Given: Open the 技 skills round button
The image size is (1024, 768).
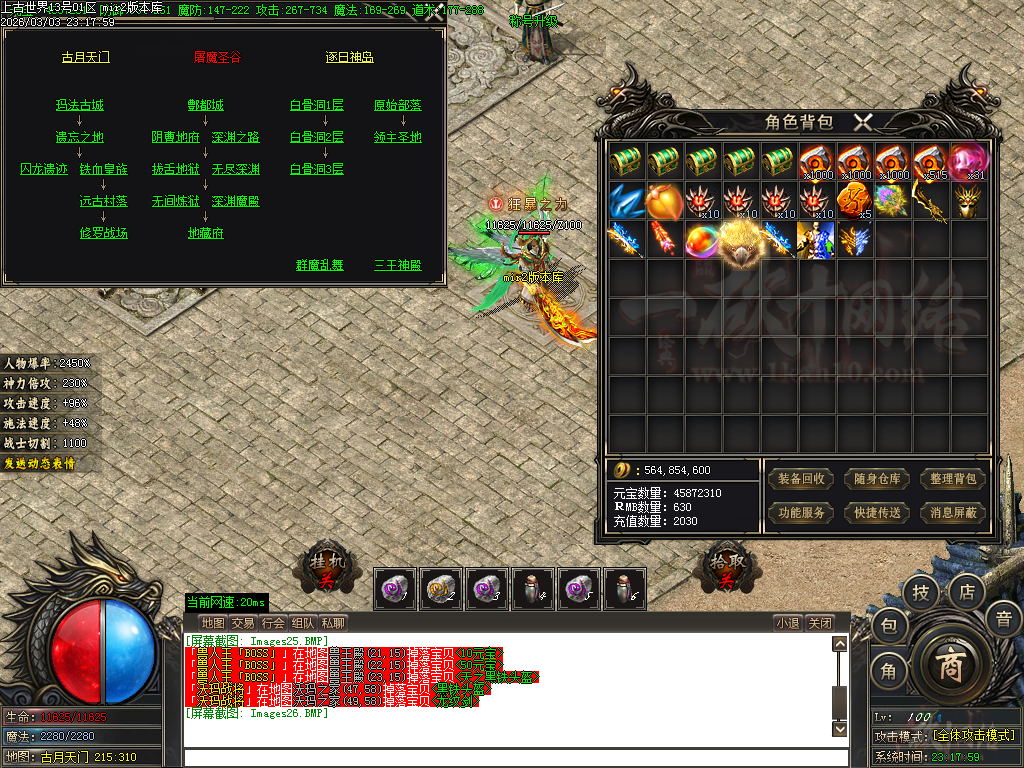Looking at the screenshot, I should tap(921, 593).
